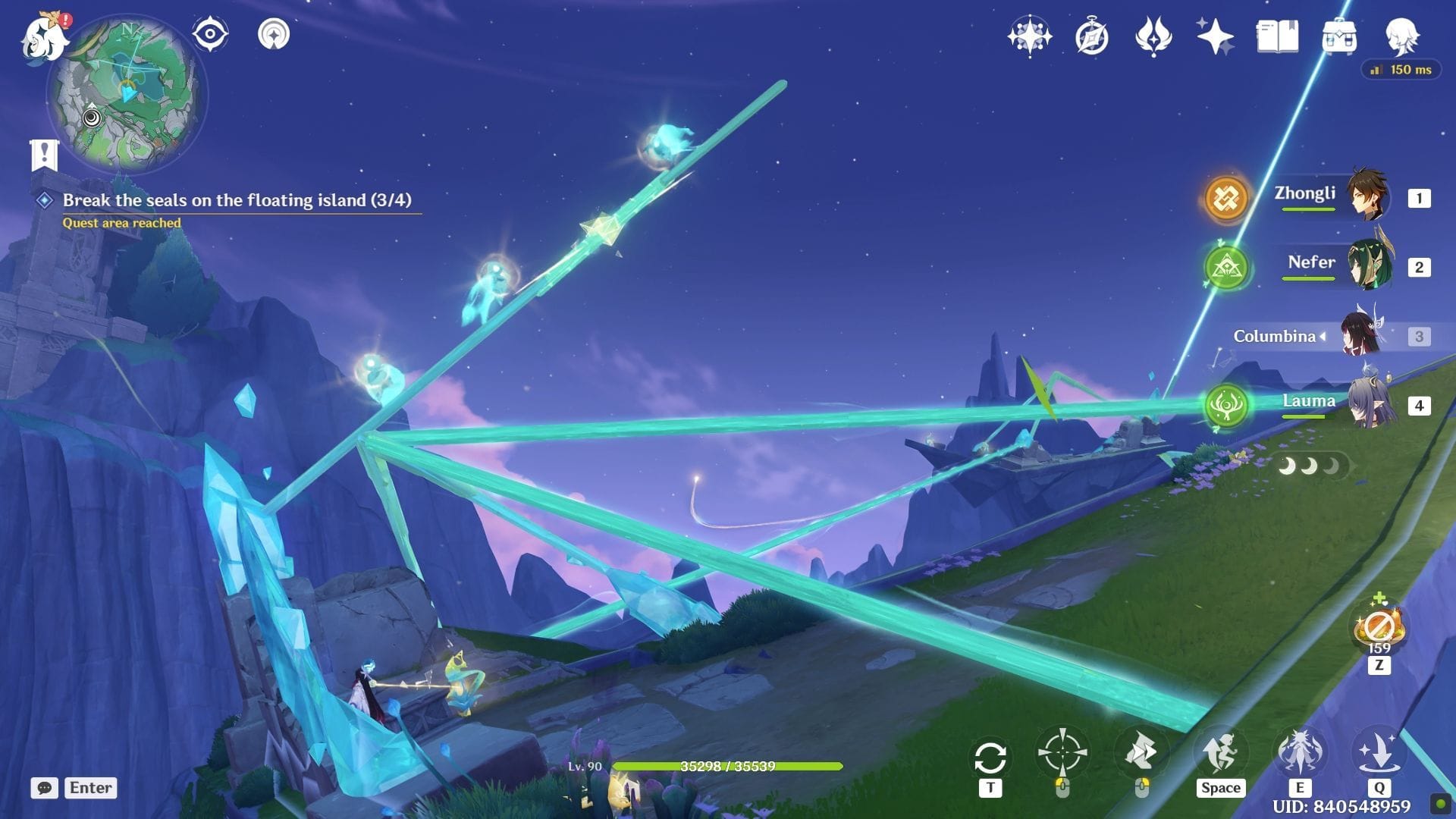1456x819 pixels.
Task: Open the battle pass sparkle icon
Action: coord(1215,36)
